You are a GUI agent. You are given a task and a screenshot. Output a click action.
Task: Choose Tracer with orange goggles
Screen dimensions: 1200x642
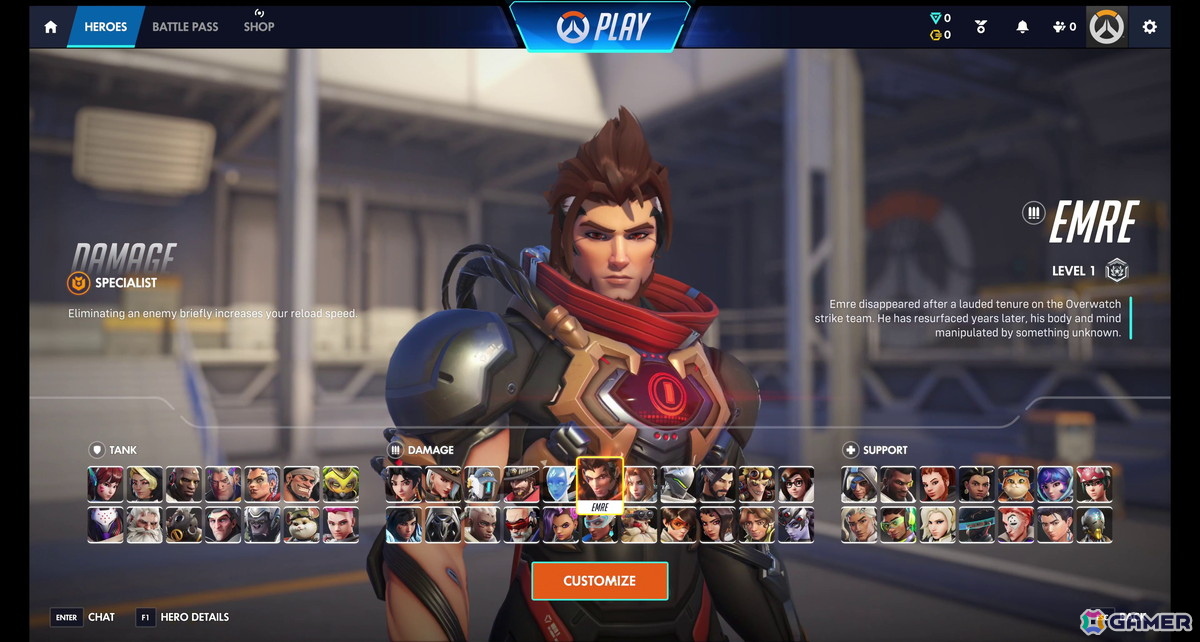678,524
